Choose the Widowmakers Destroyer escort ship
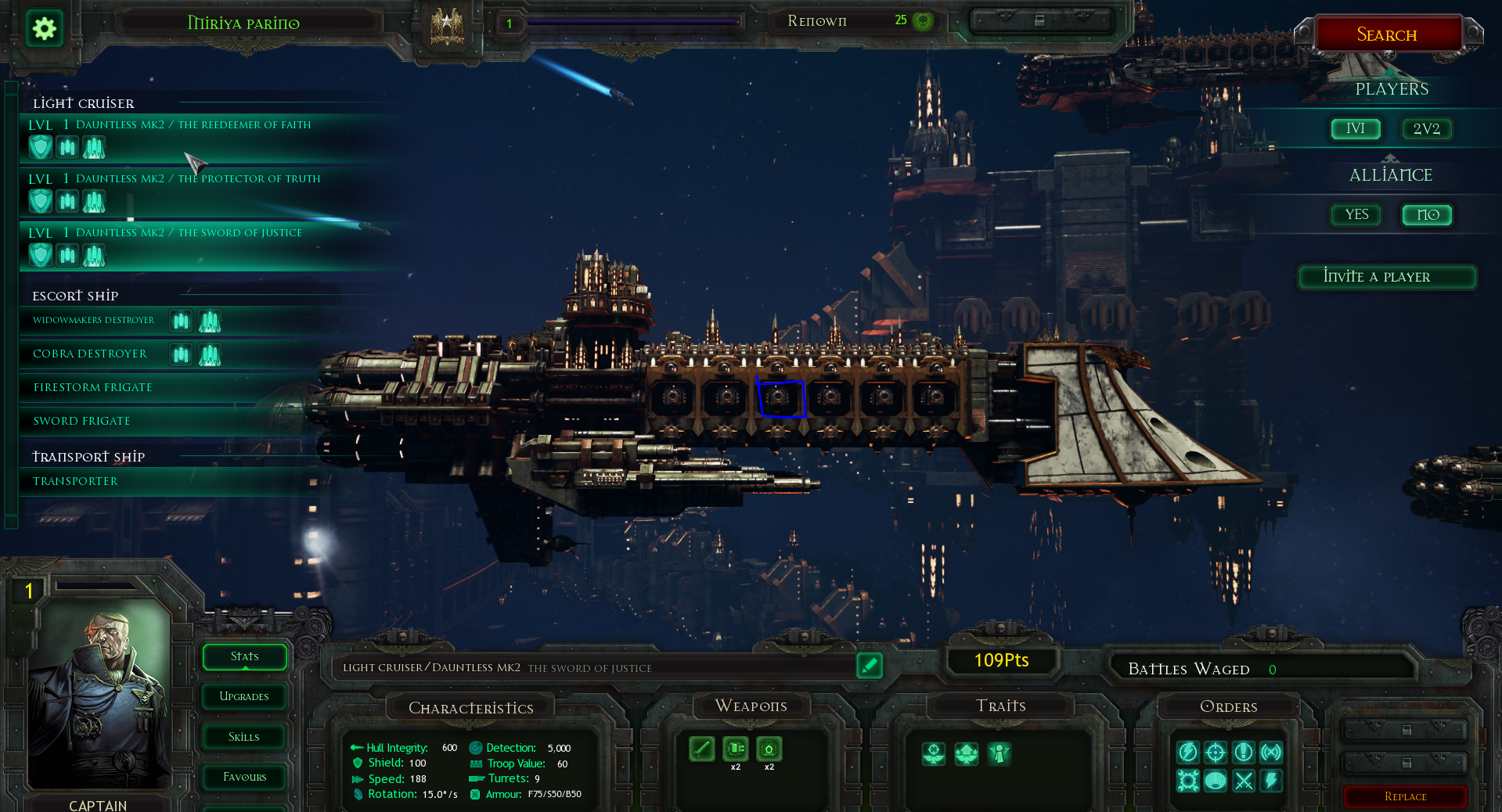The image size is (1502, 812). [94, 321]
